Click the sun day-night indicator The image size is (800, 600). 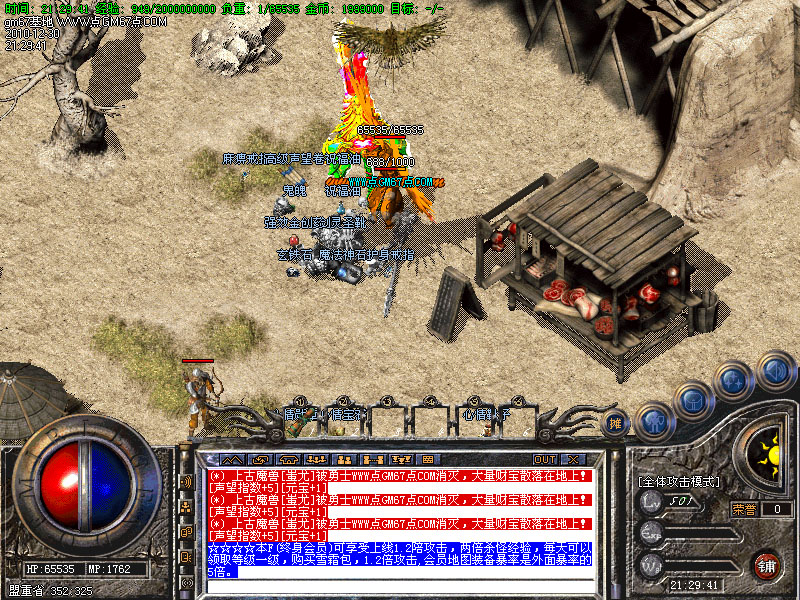pos(768,457)
